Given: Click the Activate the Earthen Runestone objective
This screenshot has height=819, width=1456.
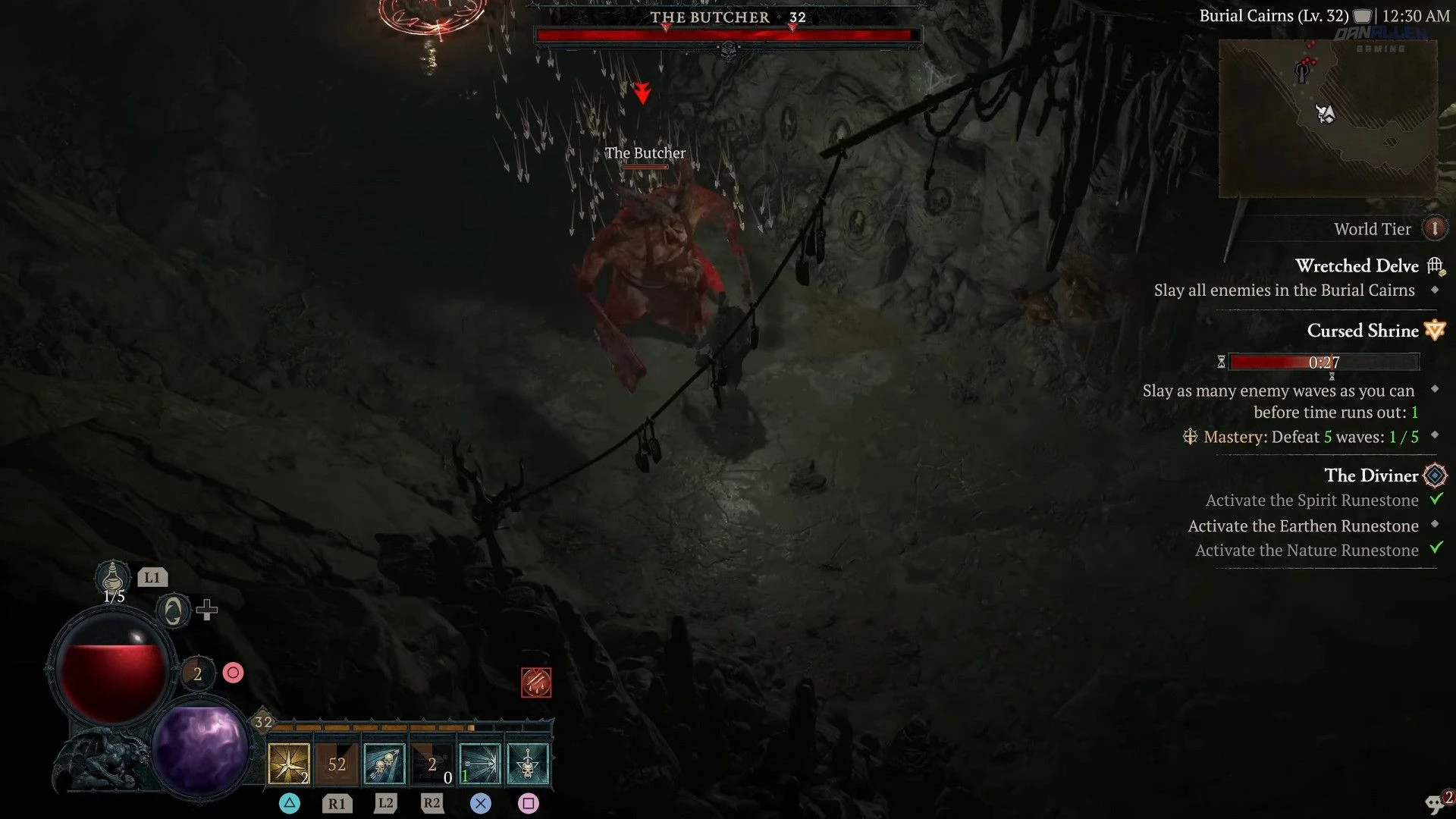Looking at the screenshot, I should [x=1303, y=526].
